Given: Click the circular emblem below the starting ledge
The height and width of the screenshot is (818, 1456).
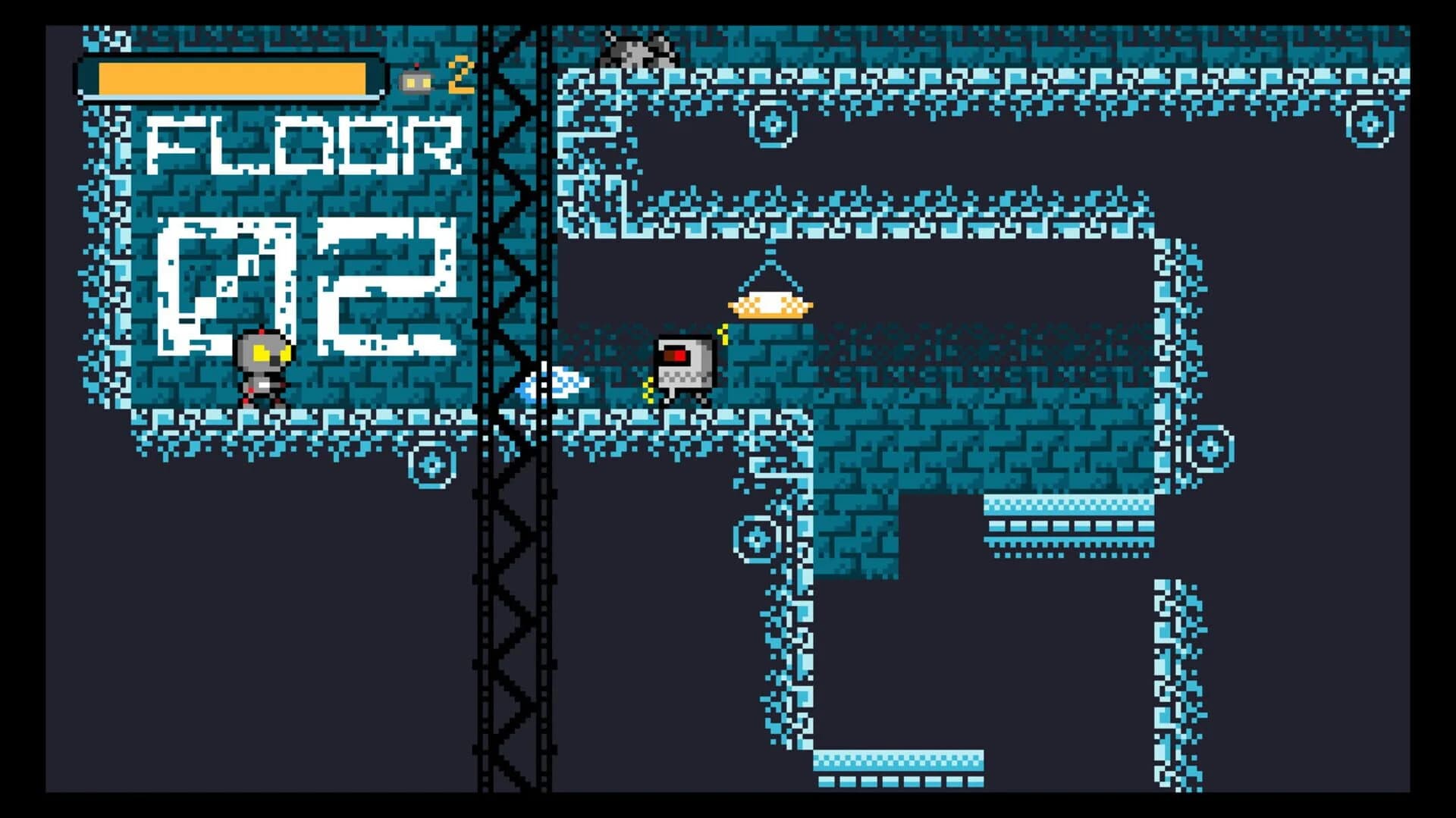Looking at the screenshot, I should click(431, 465).
